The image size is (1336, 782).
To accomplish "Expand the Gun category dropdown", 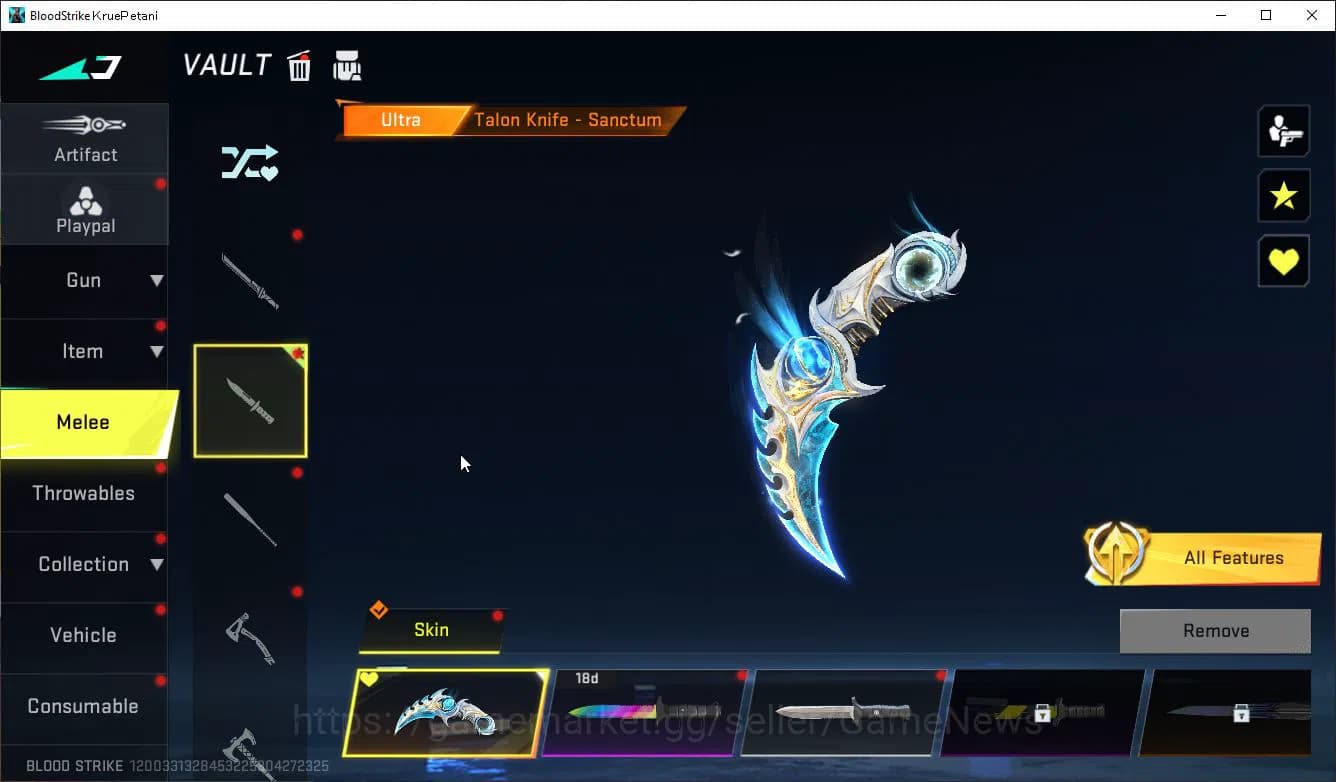I will 85,281.
